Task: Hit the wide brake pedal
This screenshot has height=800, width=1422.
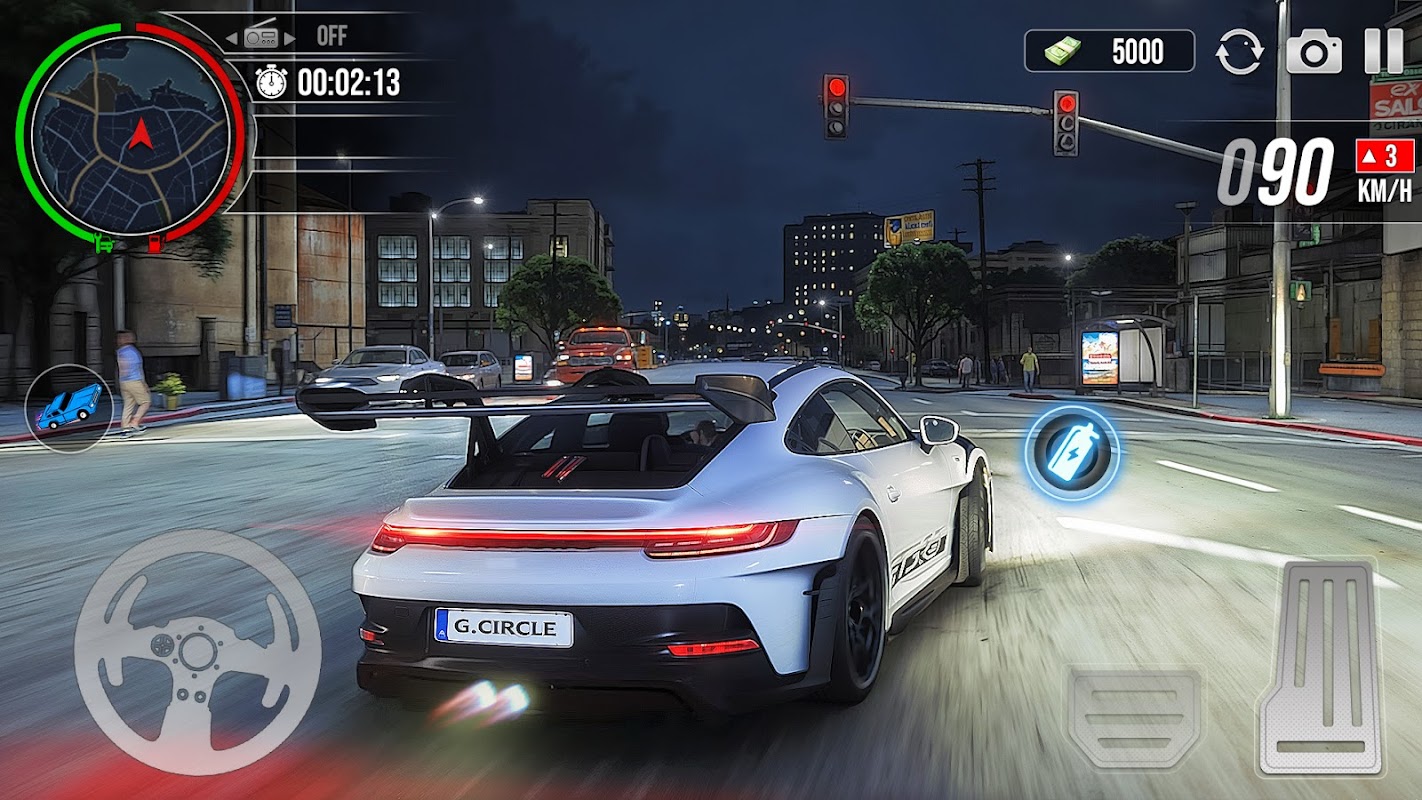Action: pyautogui.click(x=1135, y=717)
